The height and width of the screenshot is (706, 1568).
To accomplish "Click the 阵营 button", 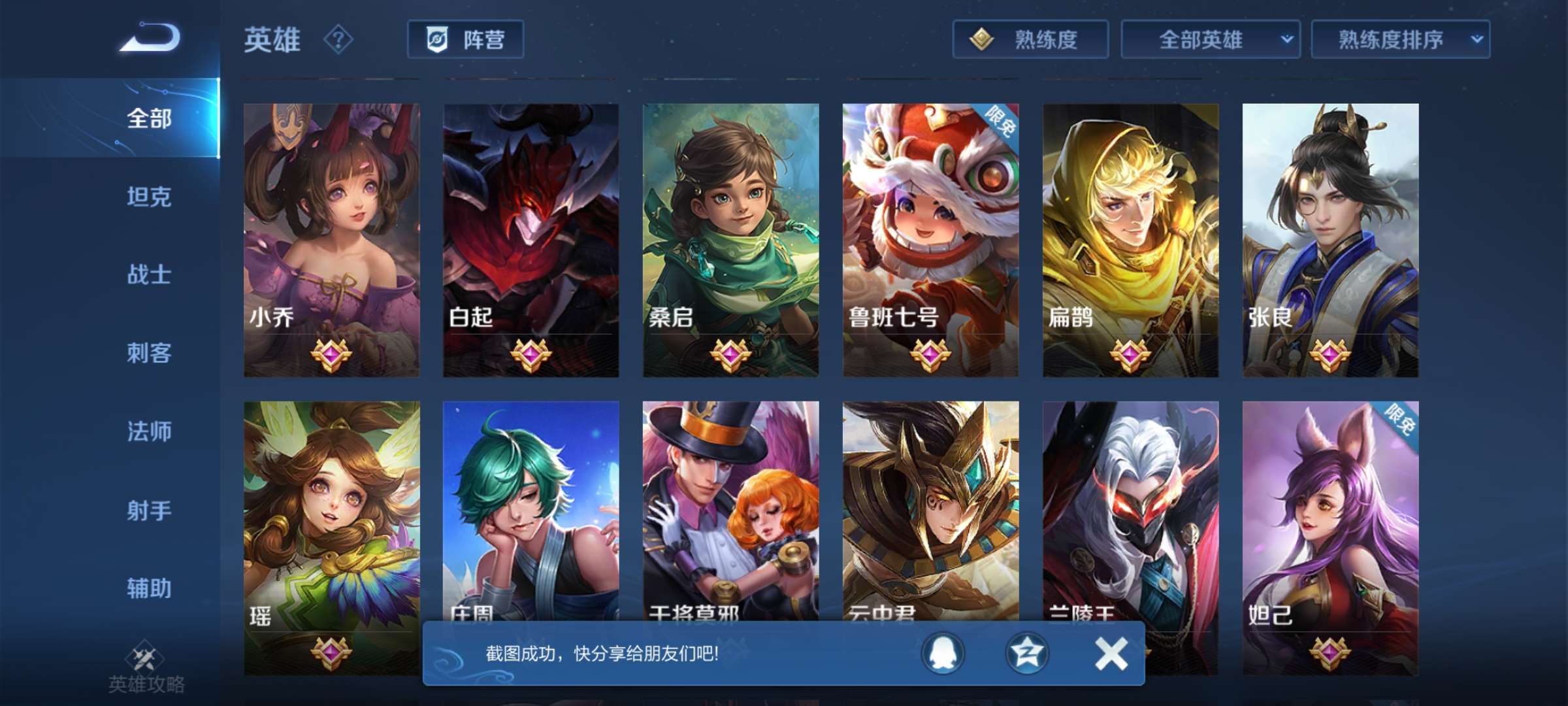I will pos(465,39).
